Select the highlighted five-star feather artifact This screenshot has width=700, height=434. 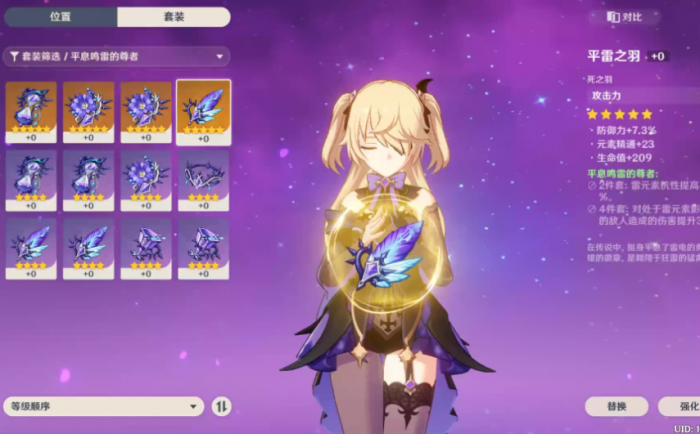(x=204, y=110)
